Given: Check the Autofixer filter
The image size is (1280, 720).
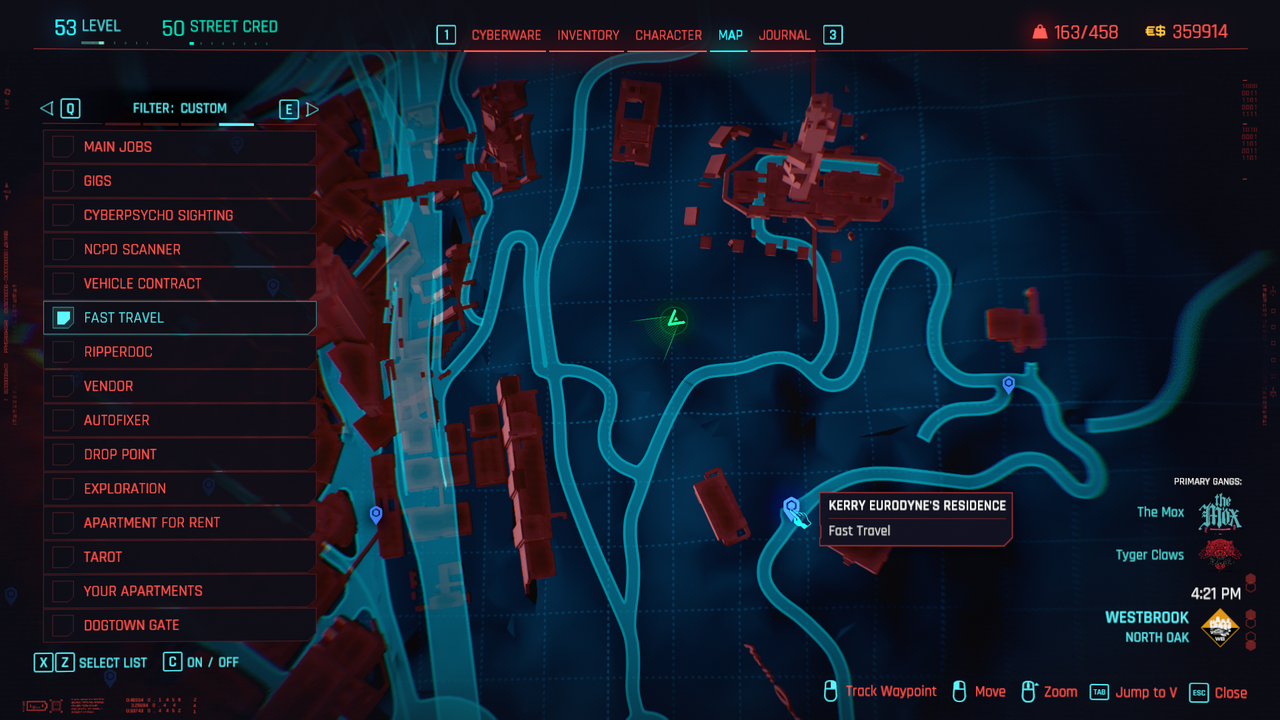Looking at the screenshot, I should 64,420.
